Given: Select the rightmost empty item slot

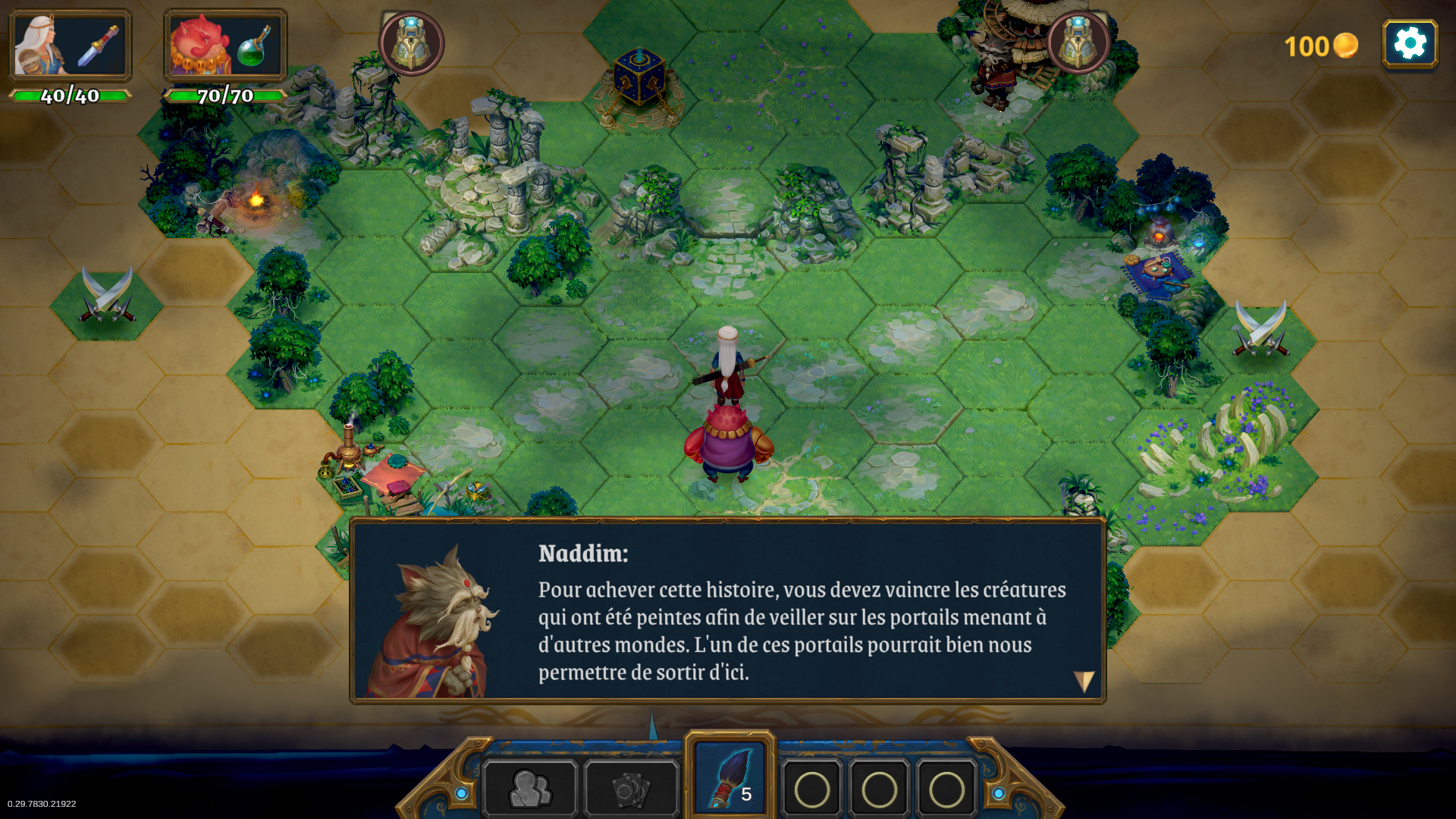Looking at the screenshot, I should pyautogui.click(x=946, y=789).
